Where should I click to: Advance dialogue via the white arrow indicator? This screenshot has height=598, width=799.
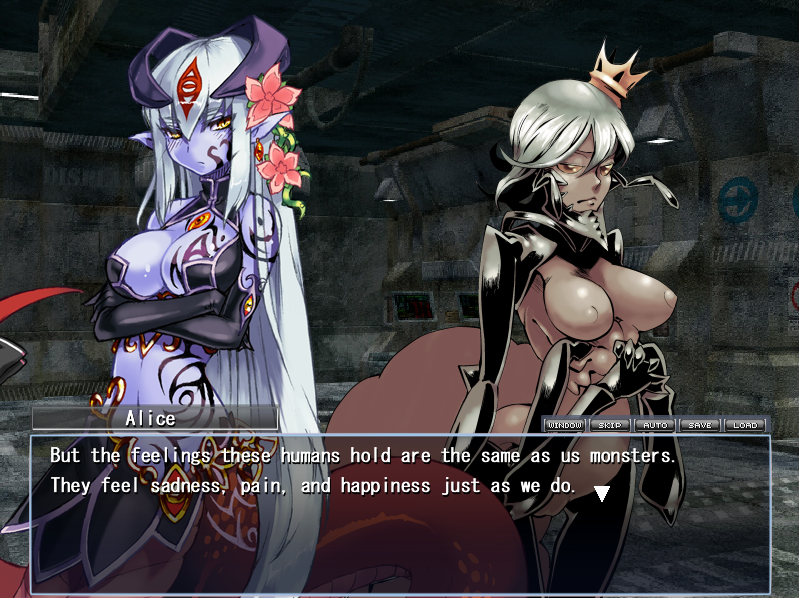pyautogui.click(x=602, y=492)
